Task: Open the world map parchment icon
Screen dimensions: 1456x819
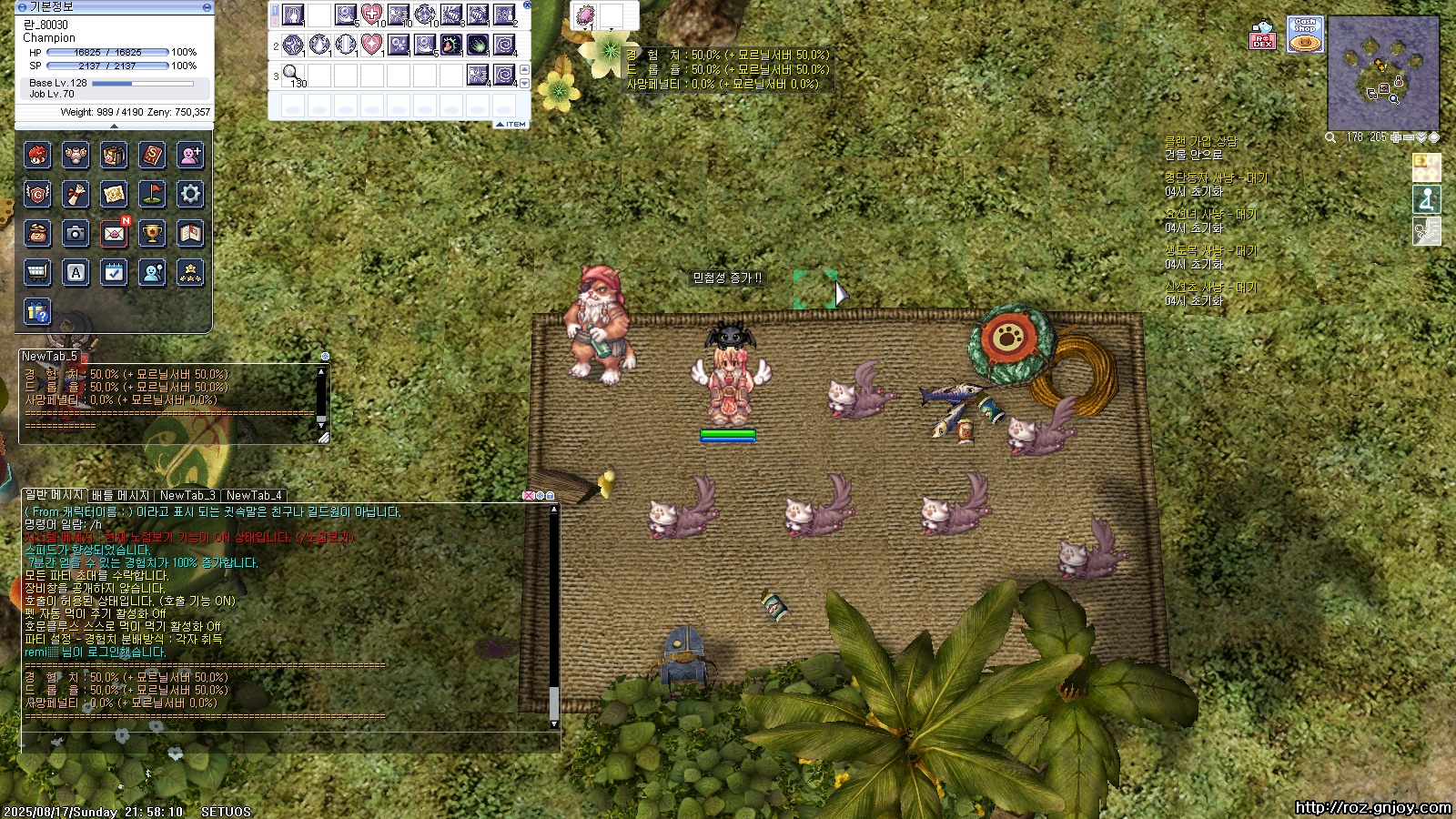Action: tap(114, 194)
